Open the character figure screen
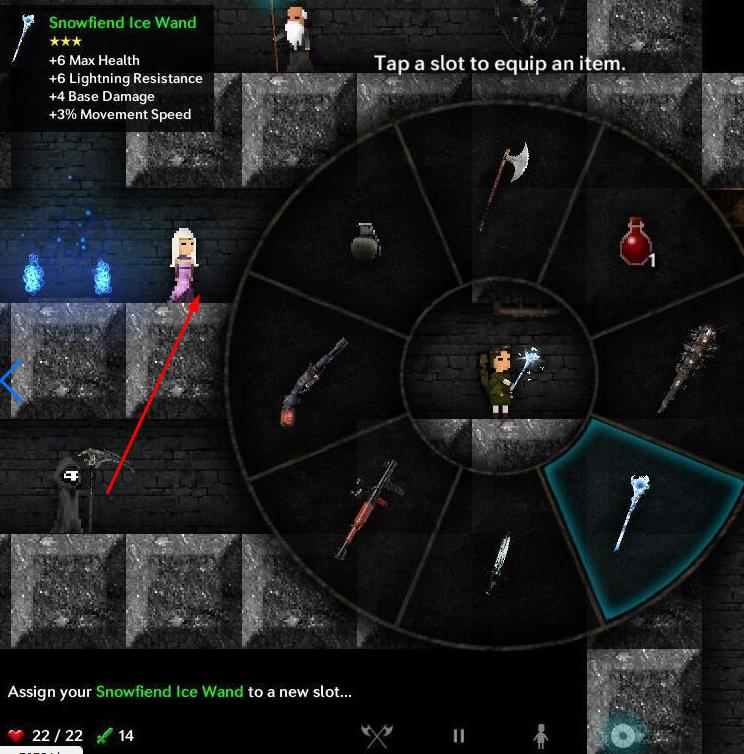The image size is (744, 754). (x=541, y=736)
